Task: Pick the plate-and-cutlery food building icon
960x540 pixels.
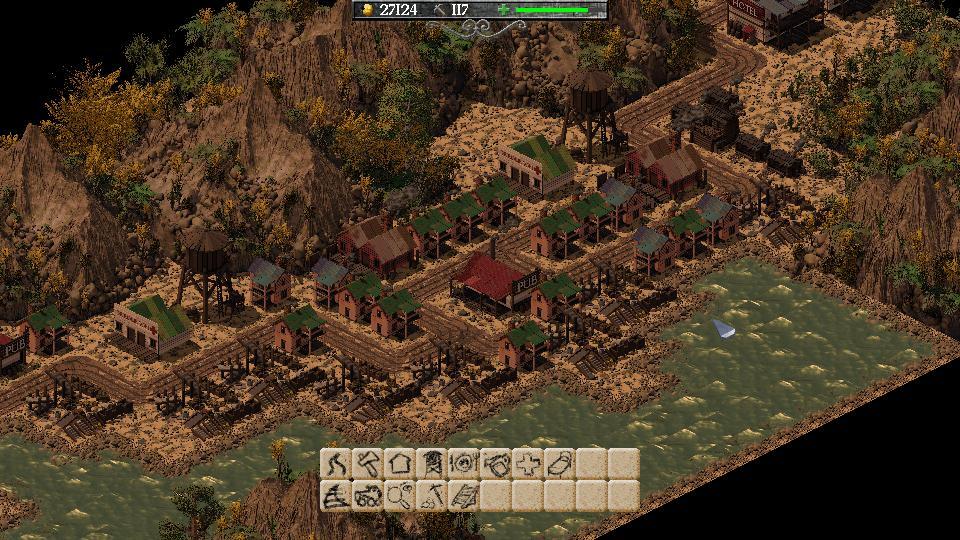Action: coord(463,464)
